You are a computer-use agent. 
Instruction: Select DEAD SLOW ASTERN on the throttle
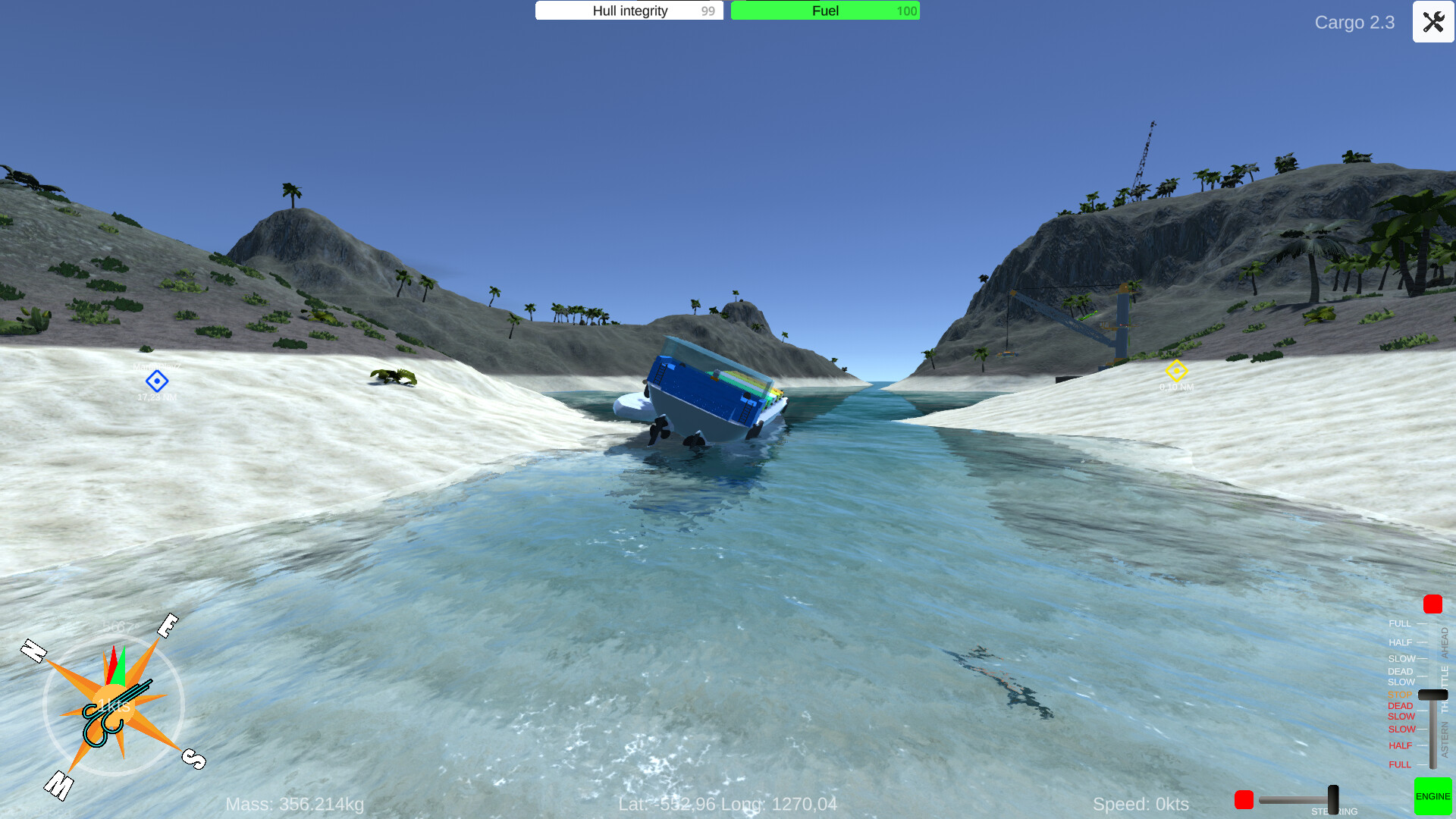(x=1400, y=711)
